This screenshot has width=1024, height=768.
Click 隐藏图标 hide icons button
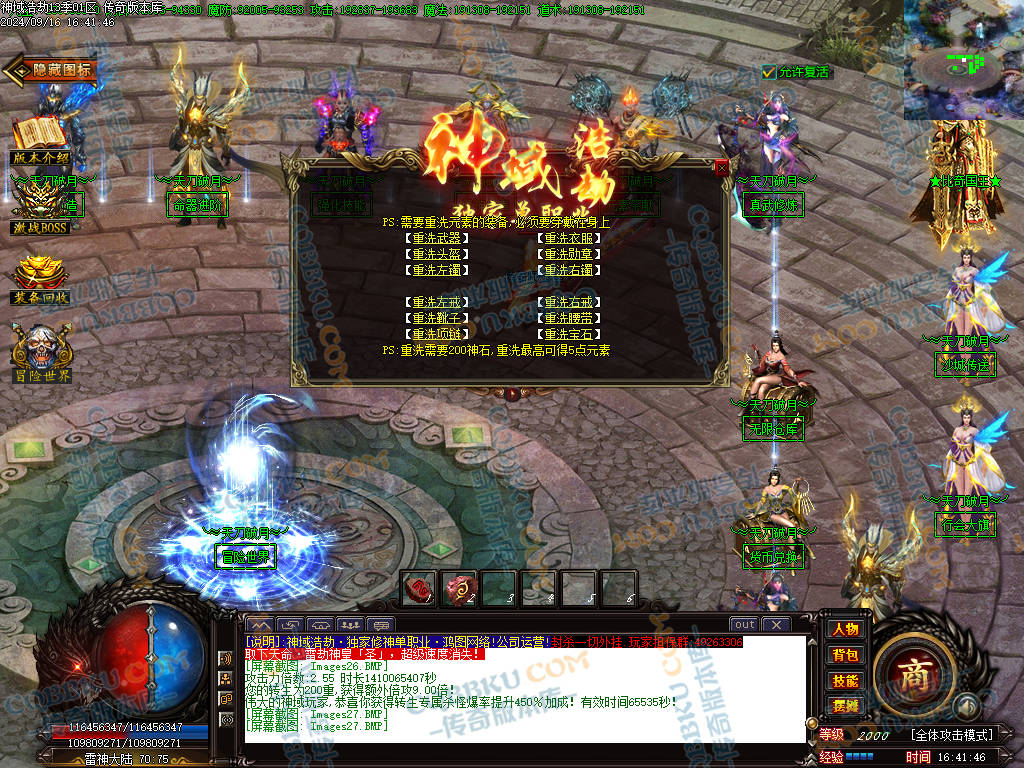coord(52,70)
